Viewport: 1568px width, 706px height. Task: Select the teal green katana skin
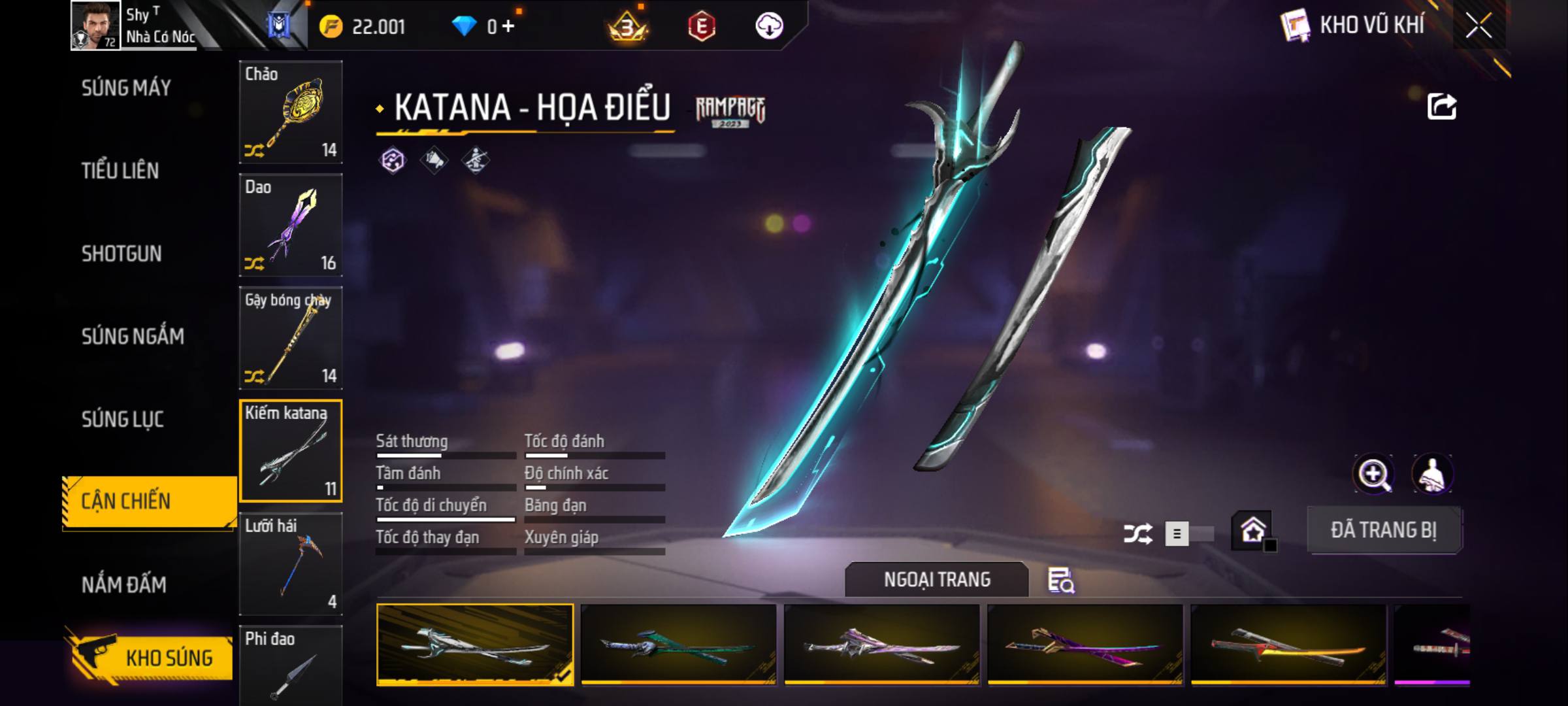(678, 645)
